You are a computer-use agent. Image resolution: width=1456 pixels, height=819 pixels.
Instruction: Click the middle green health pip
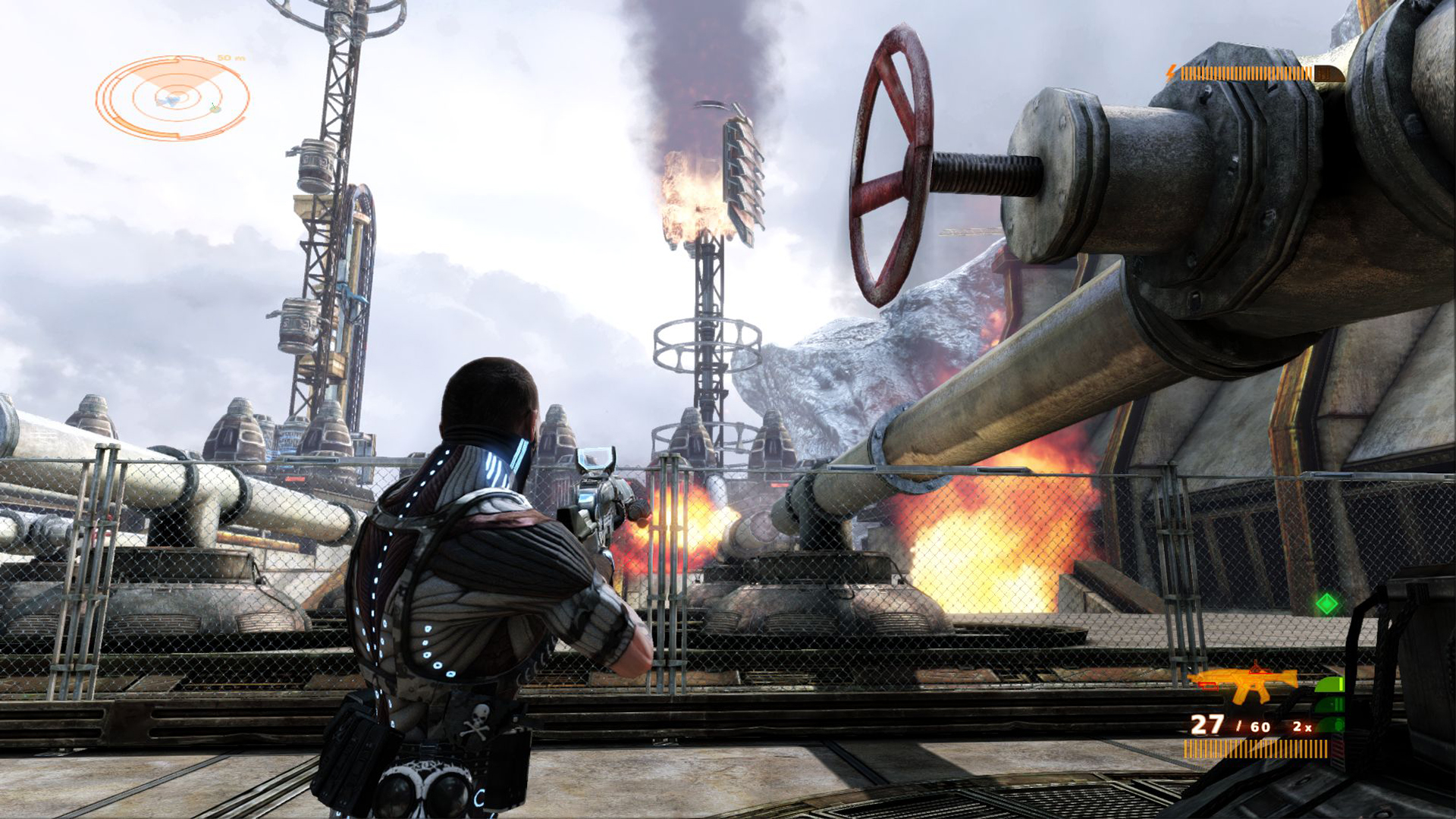(x=1329, y=704)
